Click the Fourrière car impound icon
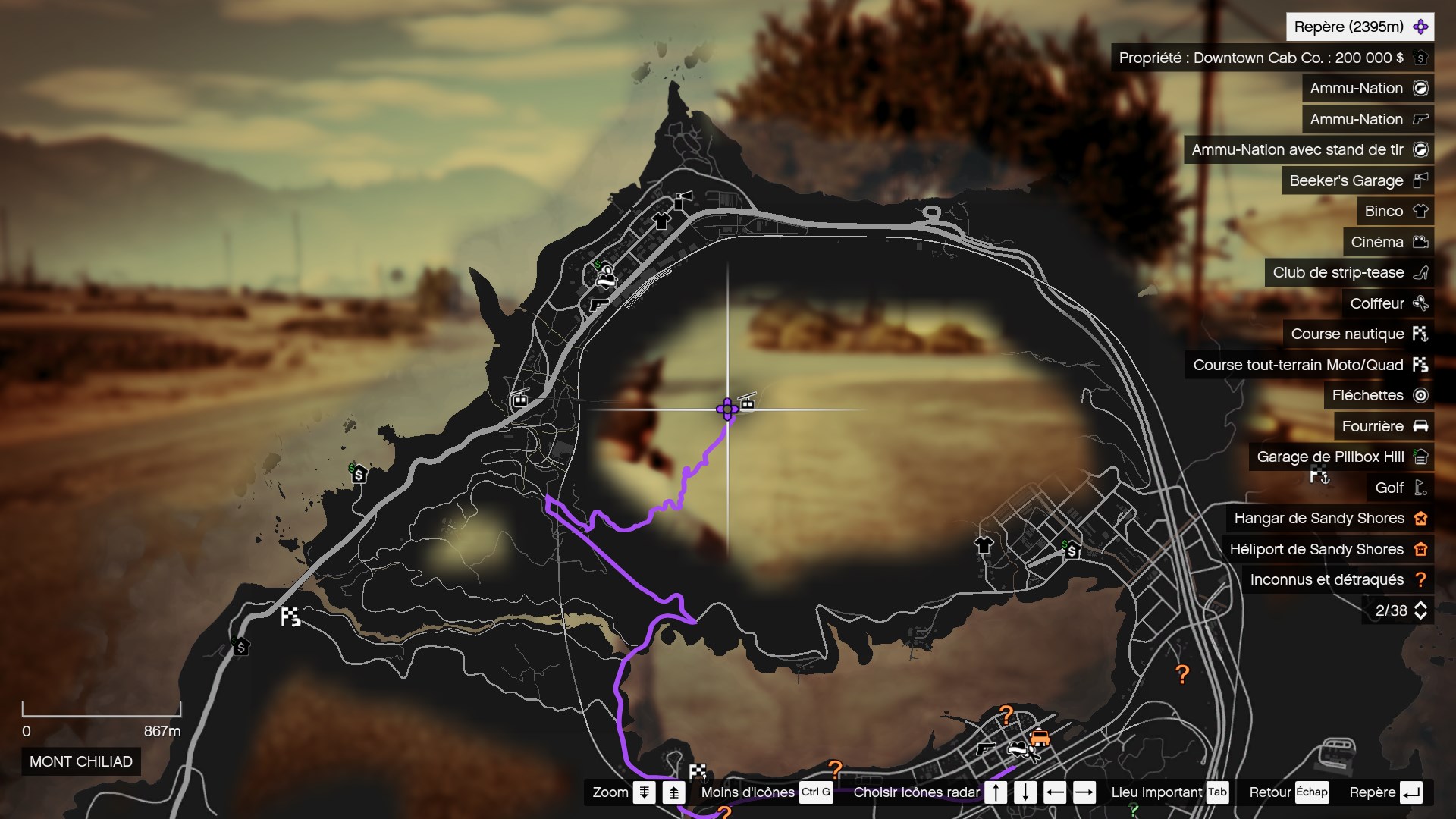1456x819 pixels. (x=1421, y=426)
